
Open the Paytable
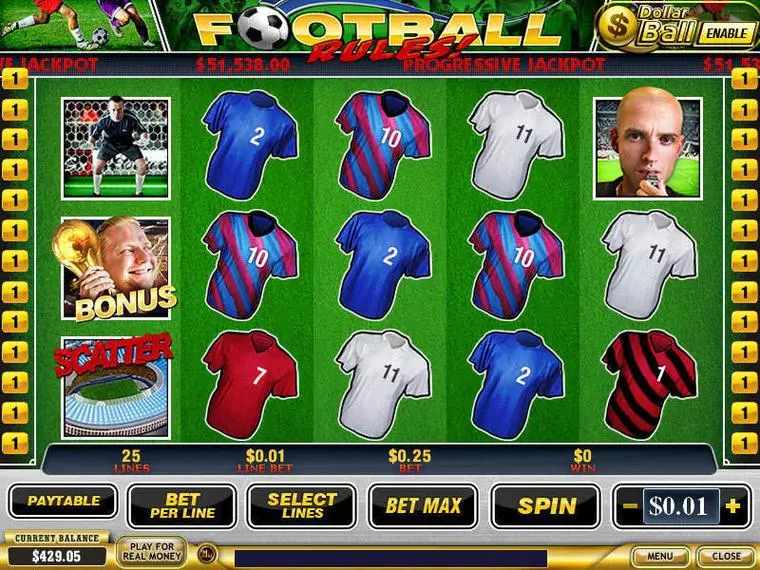(63, 501)
